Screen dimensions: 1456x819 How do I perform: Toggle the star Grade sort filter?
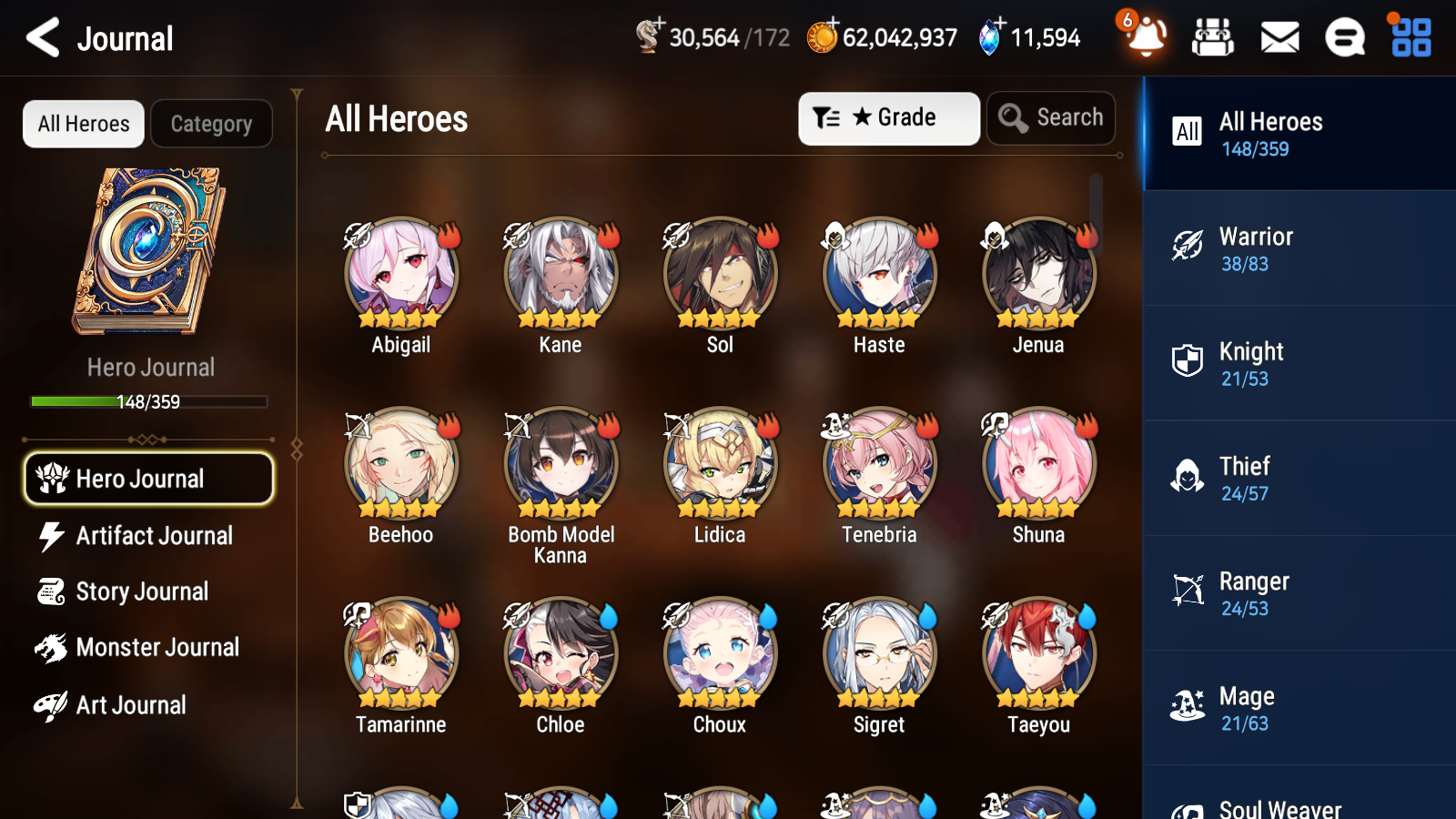[x=888, y=117]
